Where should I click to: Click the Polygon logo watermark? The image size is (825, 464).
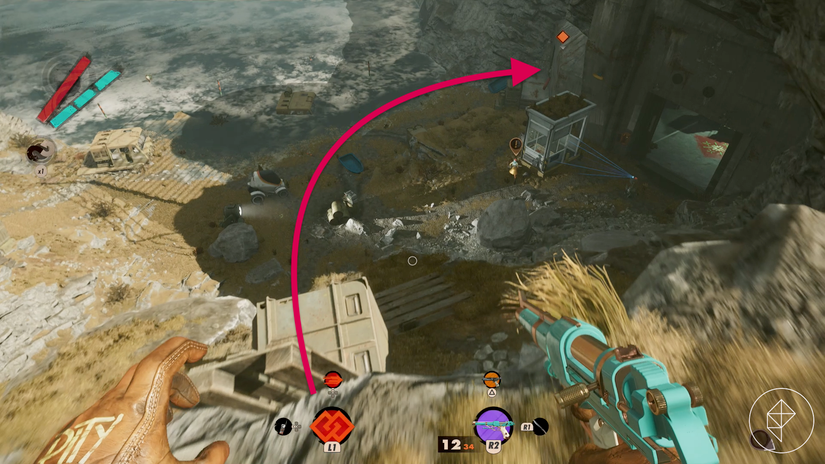click(781, 420)
